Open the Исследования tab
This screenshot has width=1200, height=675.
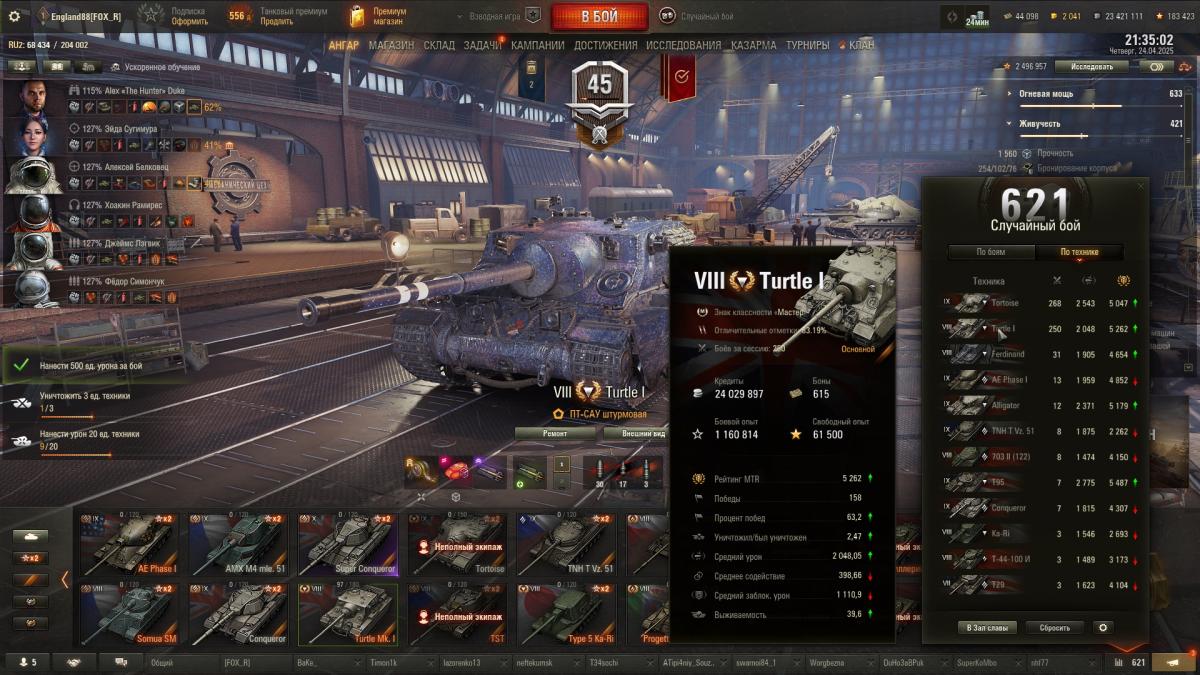point(683,45)
